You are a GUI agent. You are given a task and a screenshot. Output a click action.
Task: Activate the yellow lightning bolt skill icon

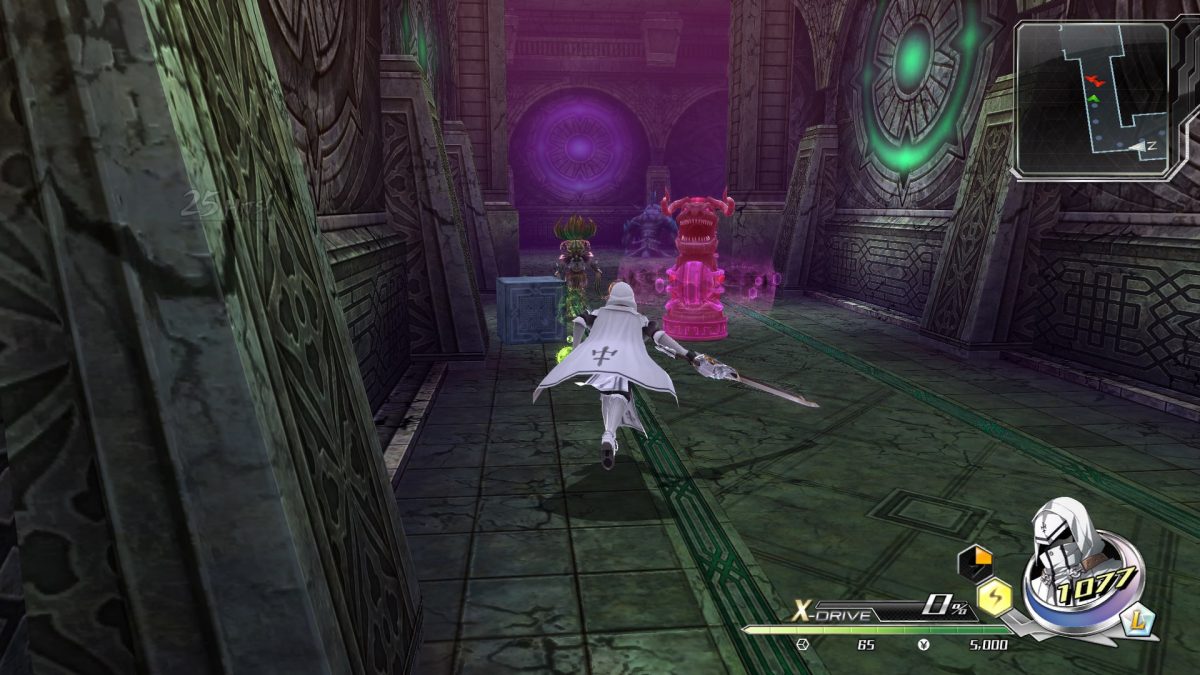[x=995, y=597]
